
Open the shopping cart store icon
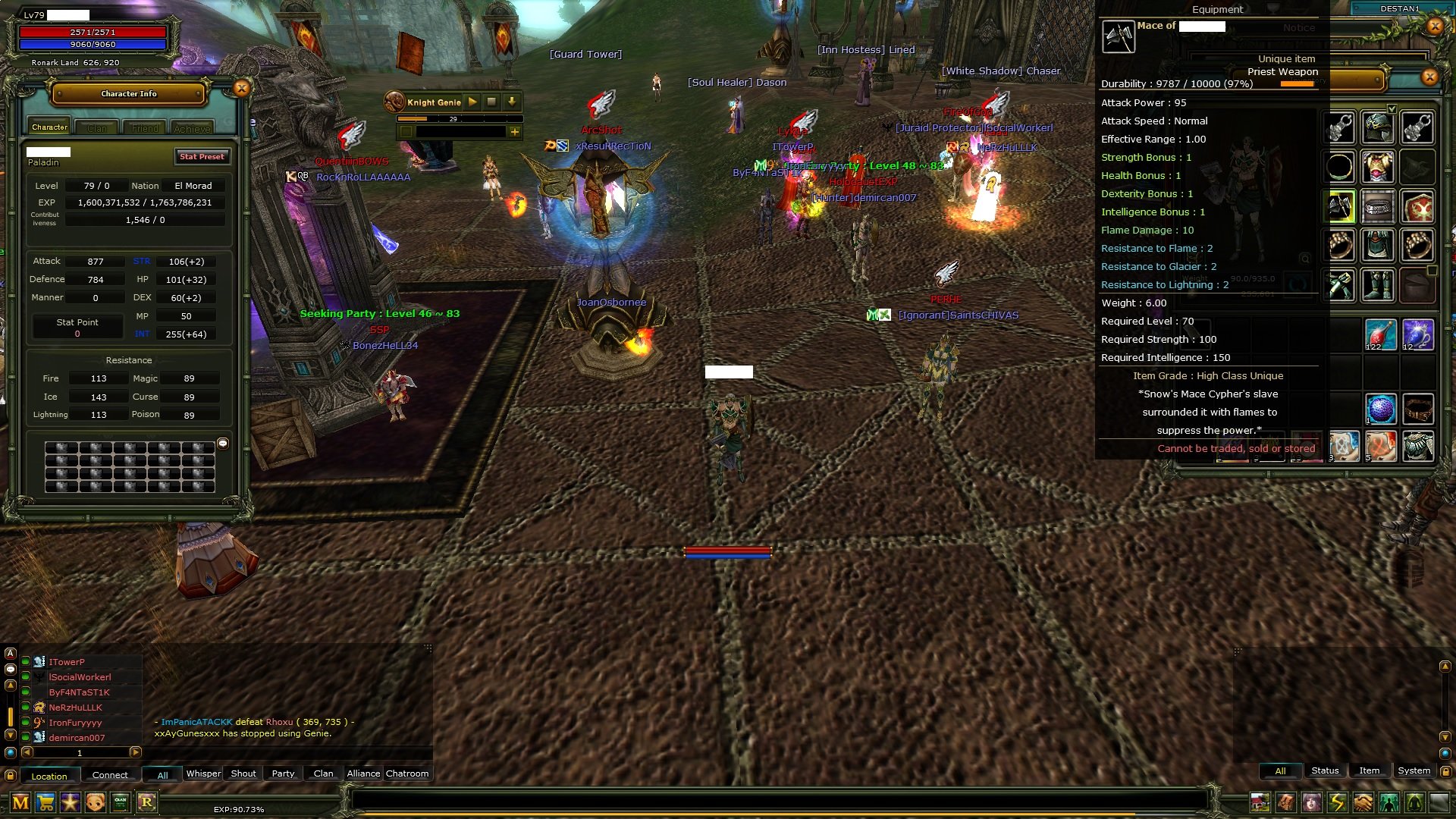[45, 802]
